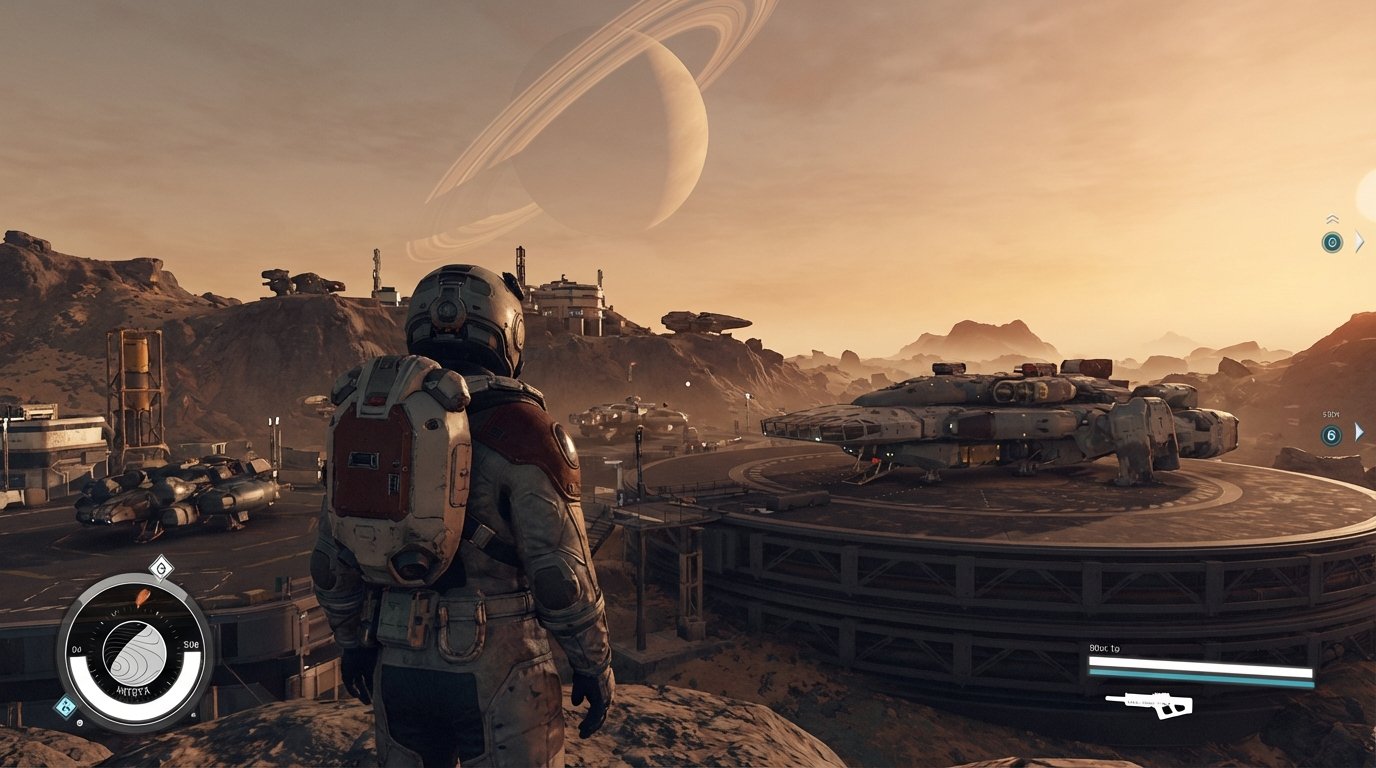Image resolution: width=1376 pixels, height=768 pixels.
Task: Select the ANTOYA label on the compass
Action: pos(132,690)
